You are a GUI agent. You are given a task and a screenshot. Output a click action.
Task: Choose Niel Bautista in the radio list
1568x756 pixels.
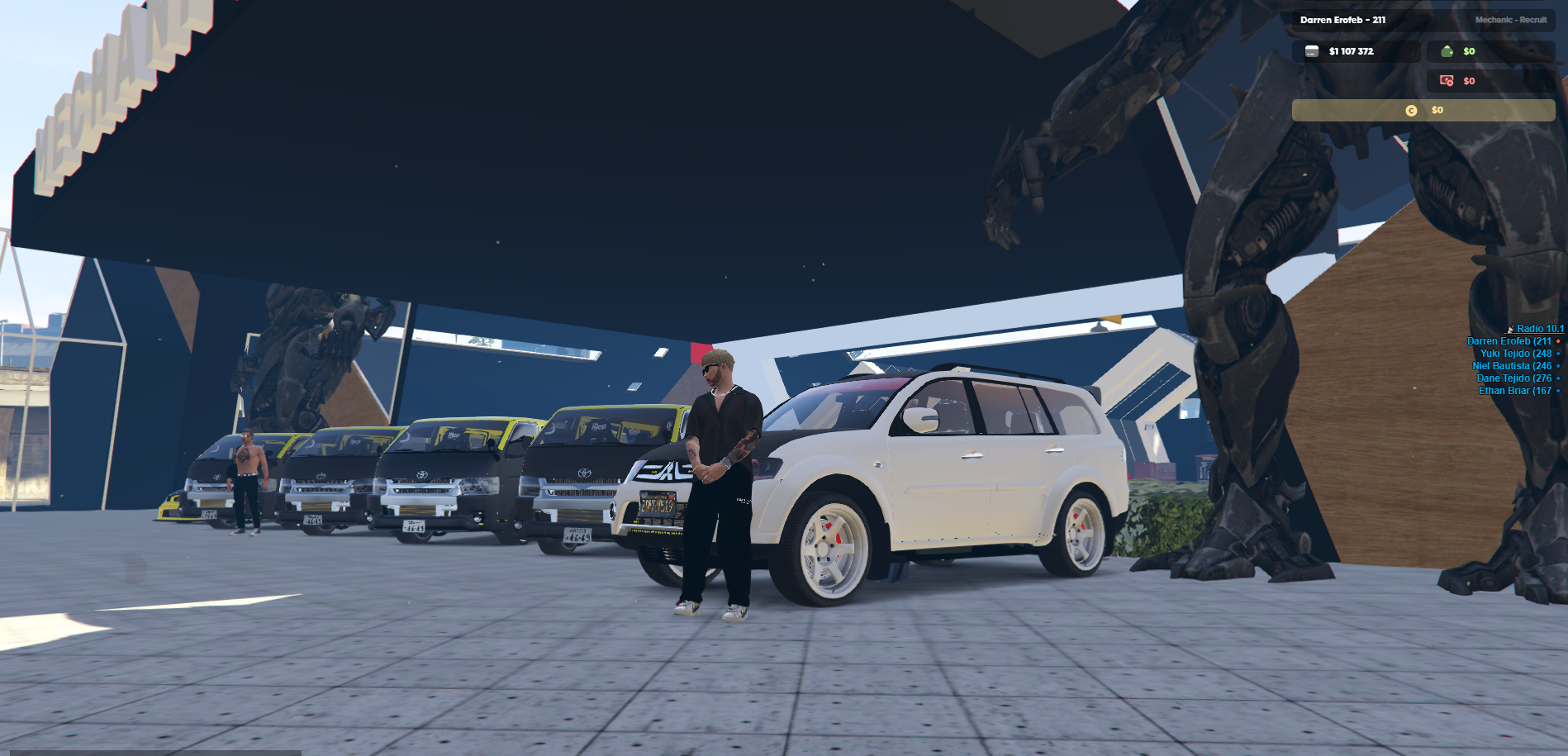click(1511, 366)
